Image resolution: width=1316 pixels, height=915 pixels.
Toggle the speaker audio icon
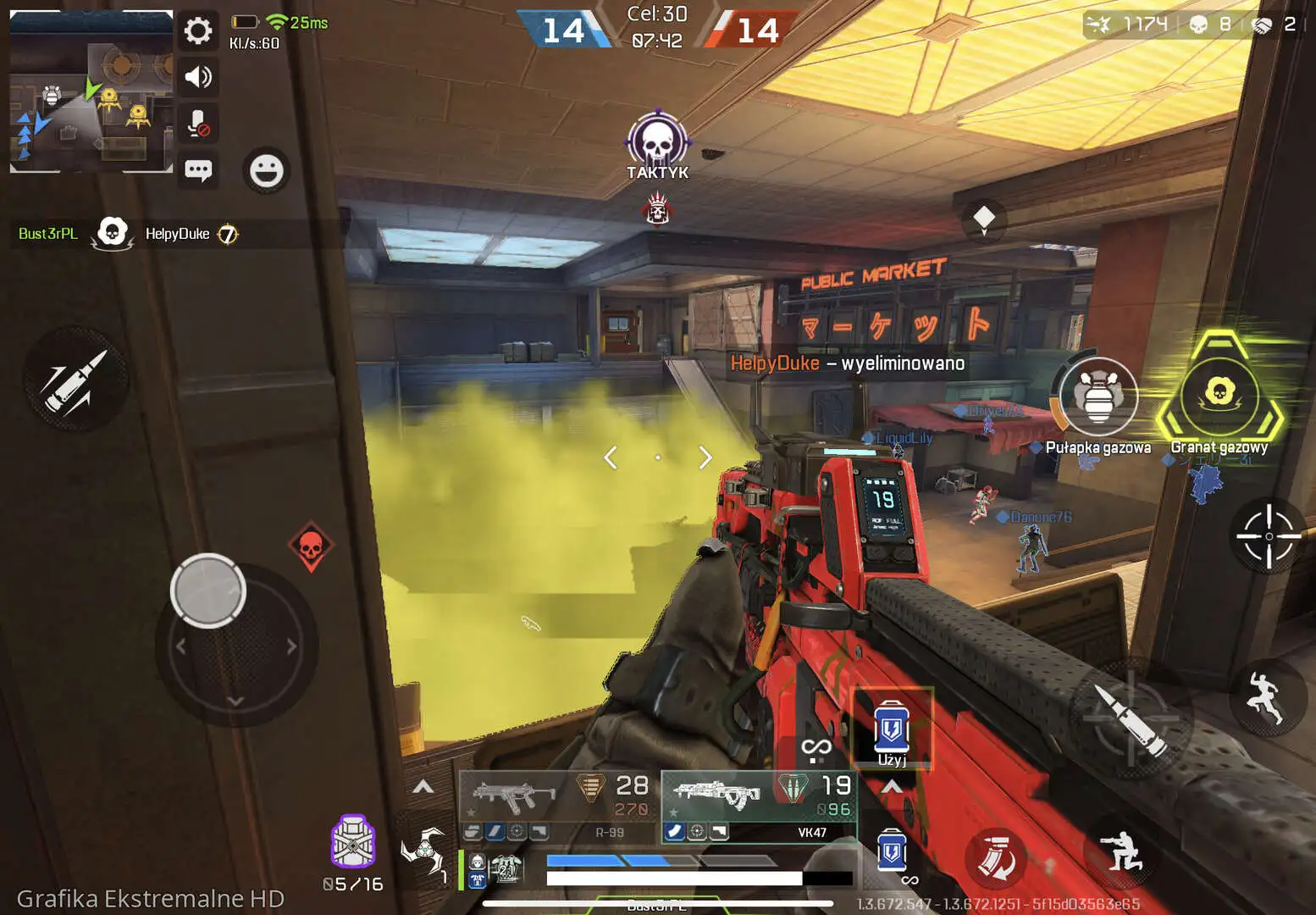tap(198, 77)
